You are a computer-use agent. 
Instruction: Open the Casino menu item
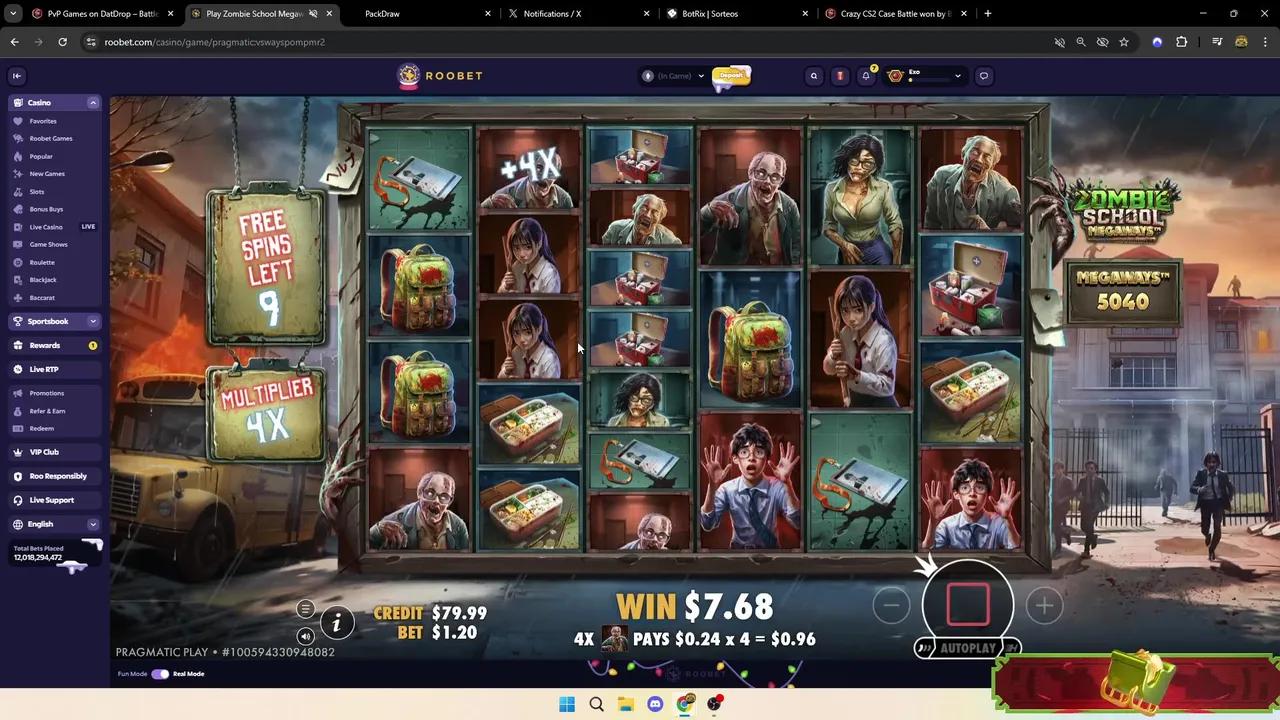click(x=39, y=102)
